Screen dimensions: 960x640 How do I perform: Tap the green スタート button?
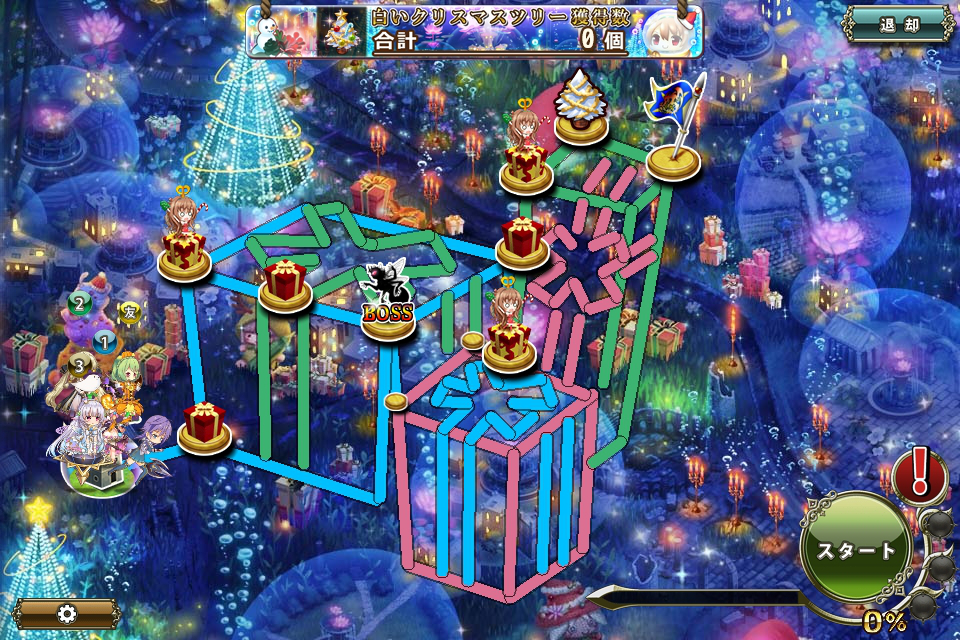(855, 549)
